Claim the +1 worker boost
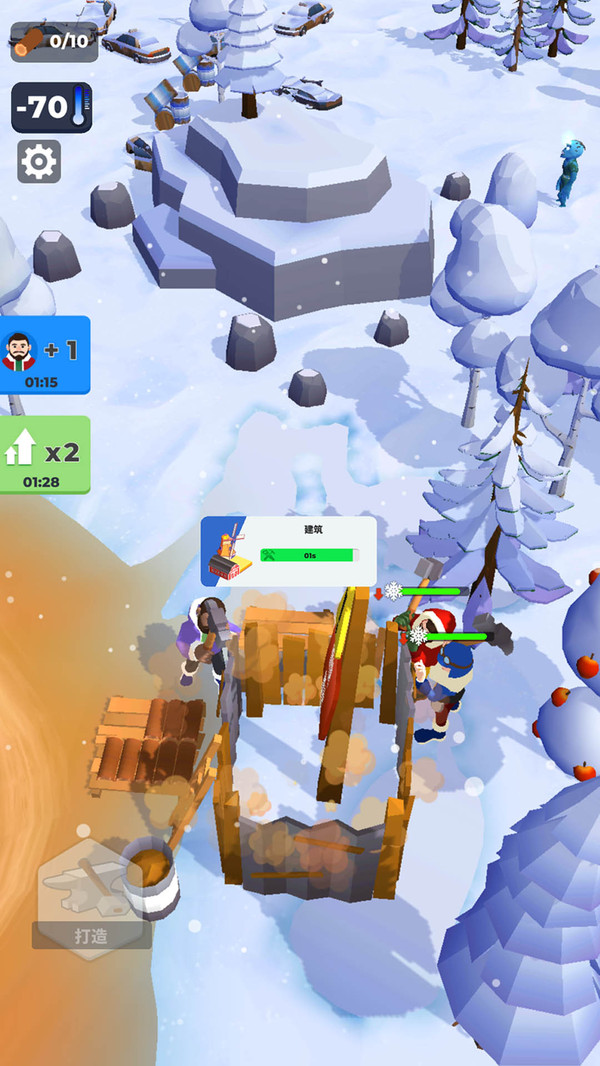Screen dimensions: 600x1066 coord(44,356)
